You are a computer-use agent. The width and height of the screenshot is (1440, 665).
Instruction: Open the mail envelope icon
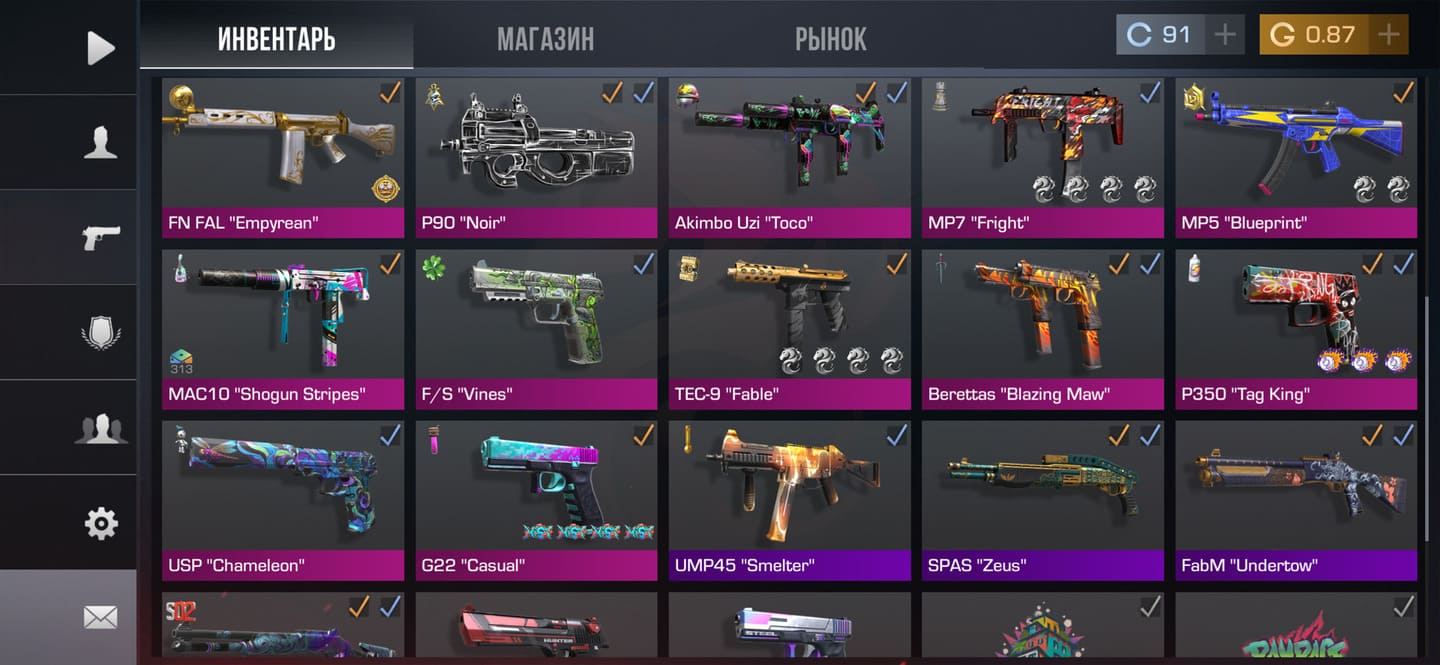coord(100,618)
